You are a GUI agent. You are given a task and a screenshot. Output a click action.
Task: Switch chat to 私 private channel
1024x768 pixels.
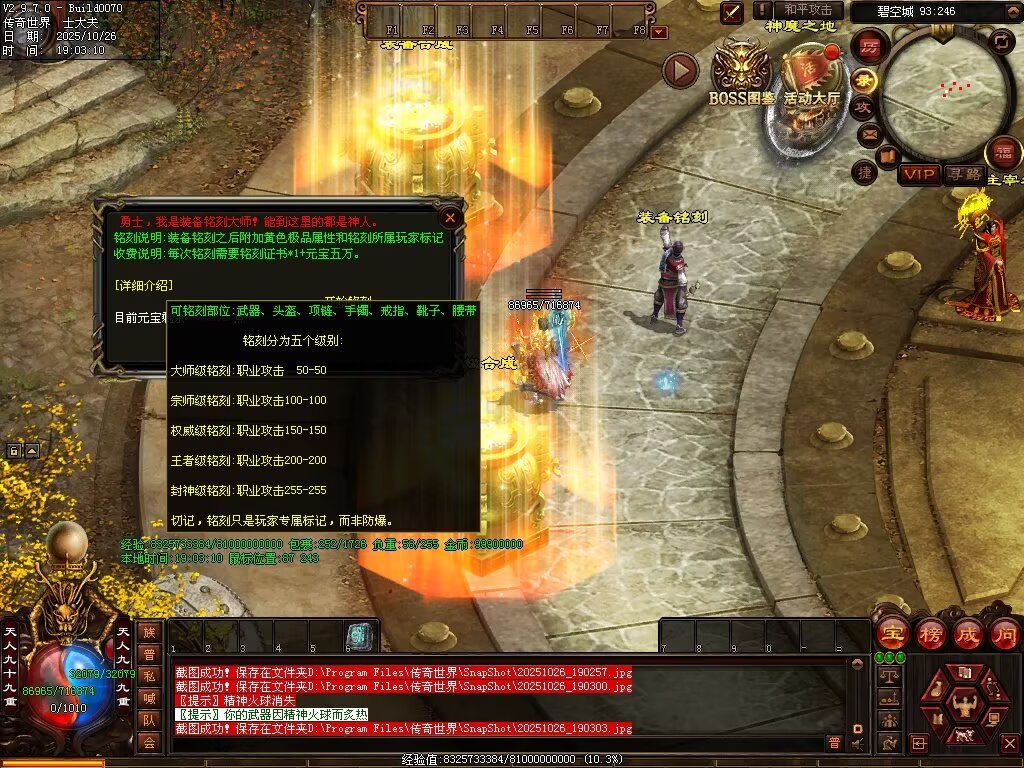click(148, 675)
